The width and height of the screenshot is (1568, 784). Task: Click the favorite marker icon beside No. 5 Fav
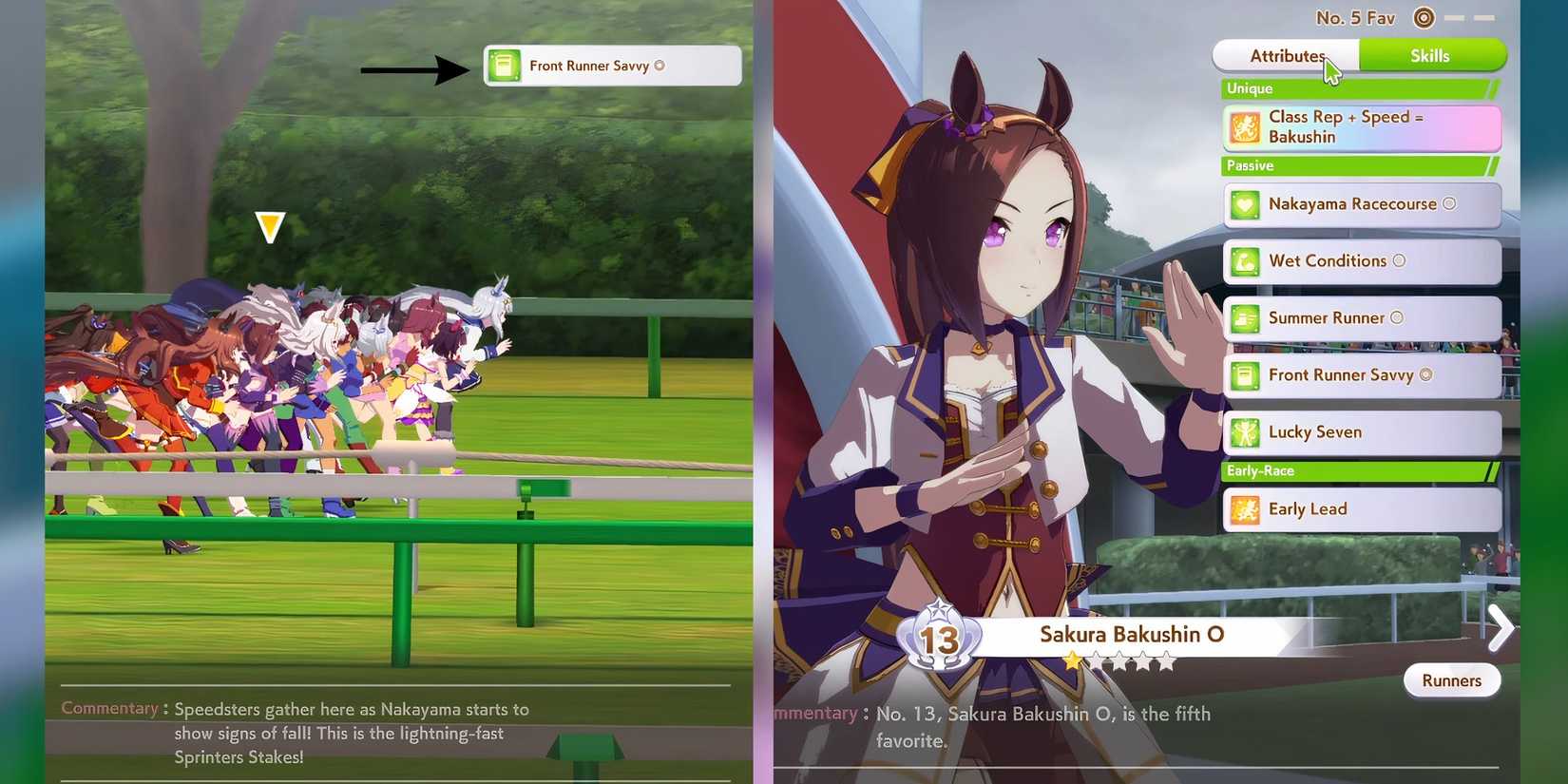(1423, 17)
